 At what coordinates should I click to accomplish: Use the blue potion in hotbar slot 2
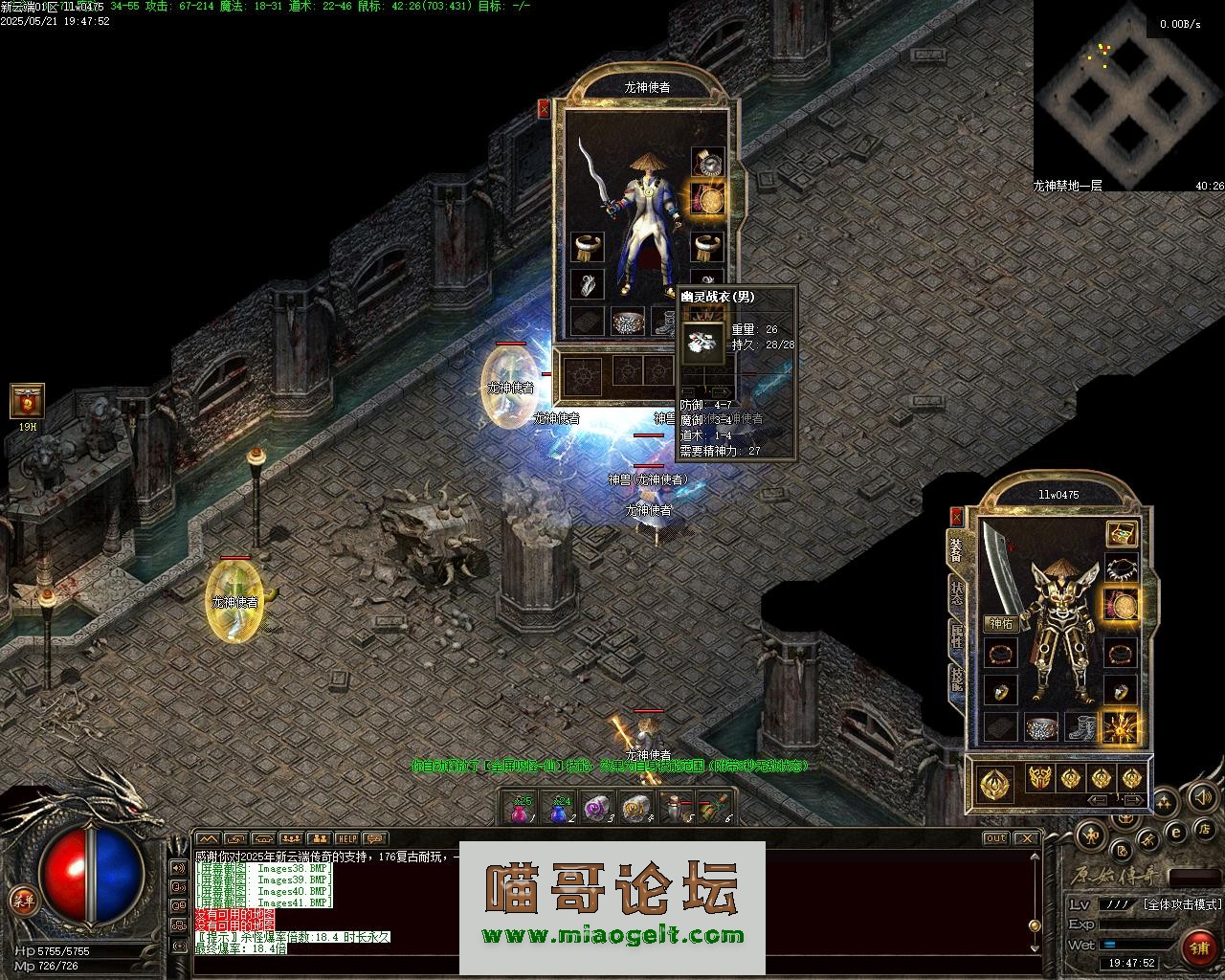point(561,809)
